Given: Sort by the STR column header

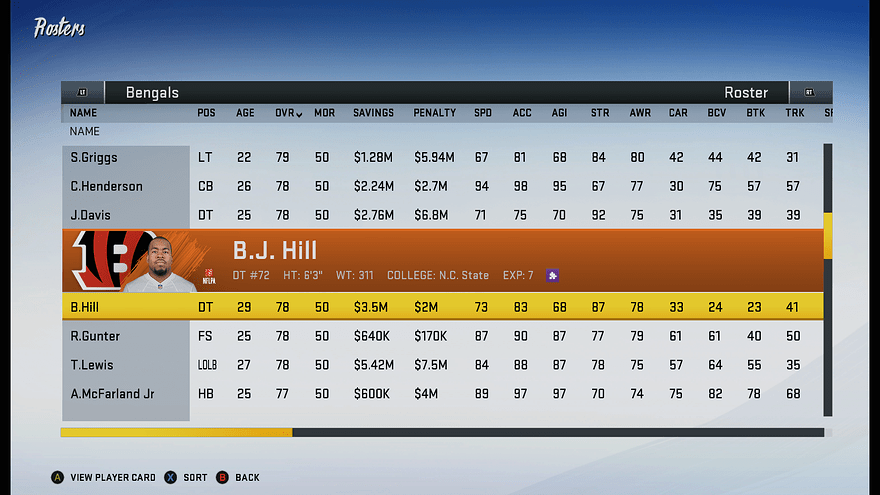Looking at the screenshot, I should click(x=600, y=113).
